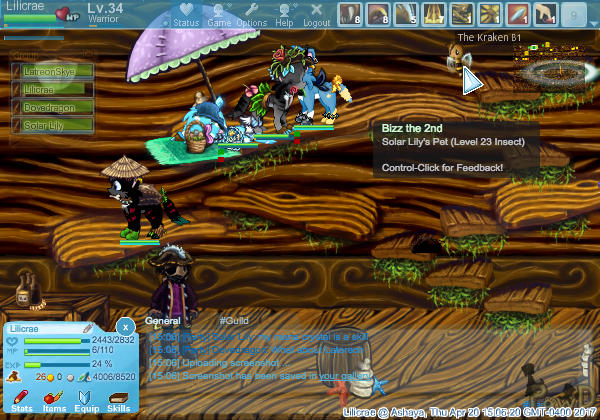
Task: Open the Help menu
Action: pyautogui.click(x=284, y=14)
